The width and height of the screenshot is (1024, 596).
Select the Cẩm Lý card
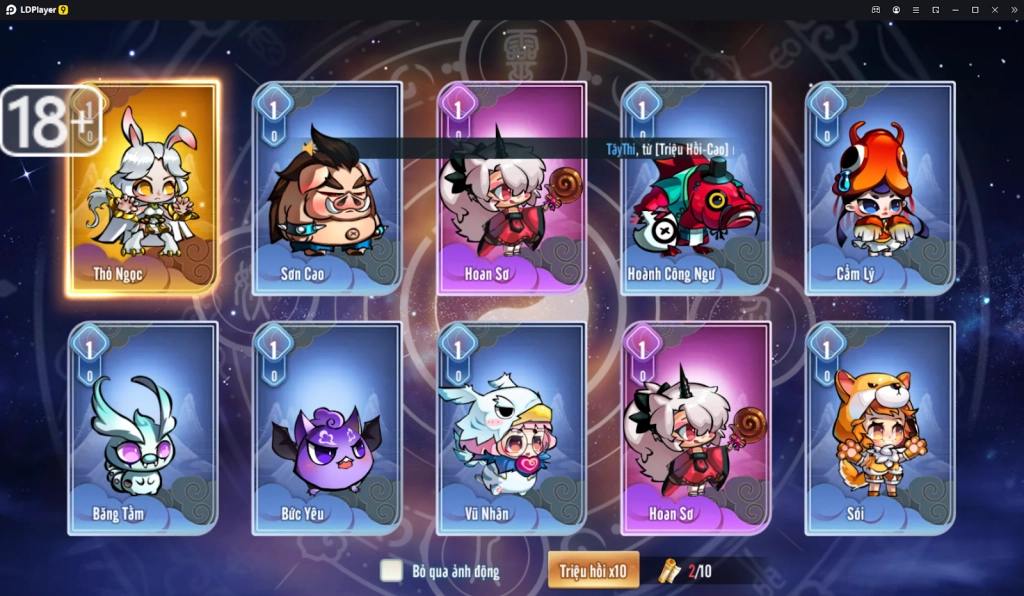pos(880,190)
